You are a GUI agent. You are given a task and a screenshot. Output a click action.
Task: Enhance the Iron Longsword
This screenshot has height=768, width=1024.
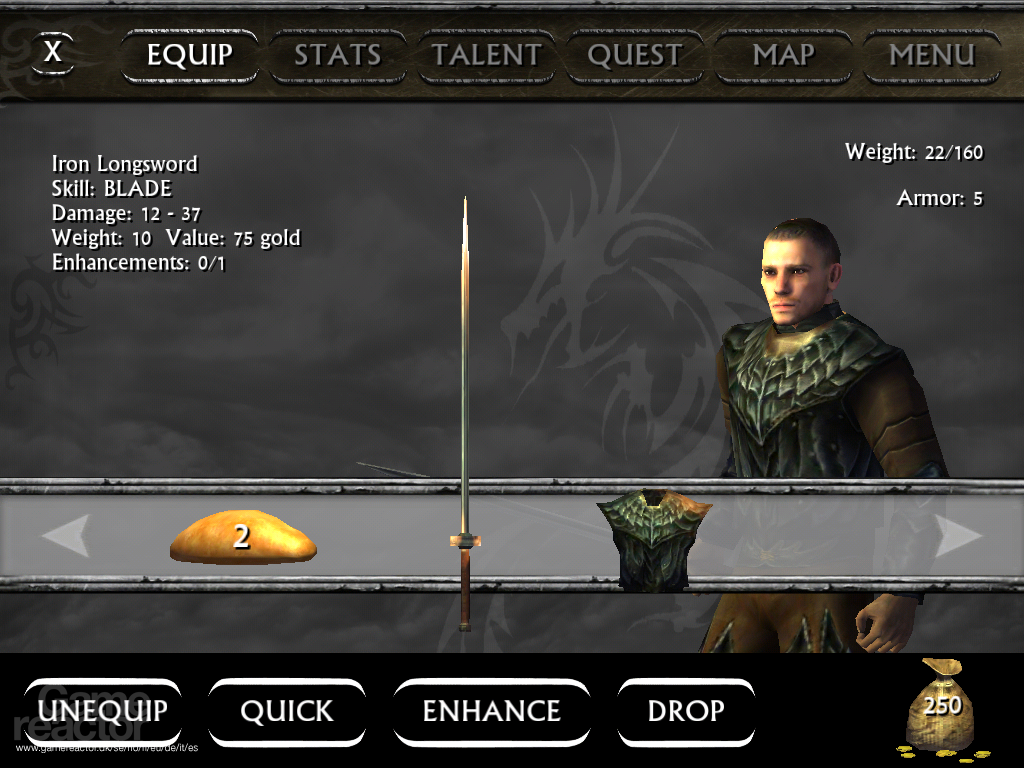coord(491,711)
